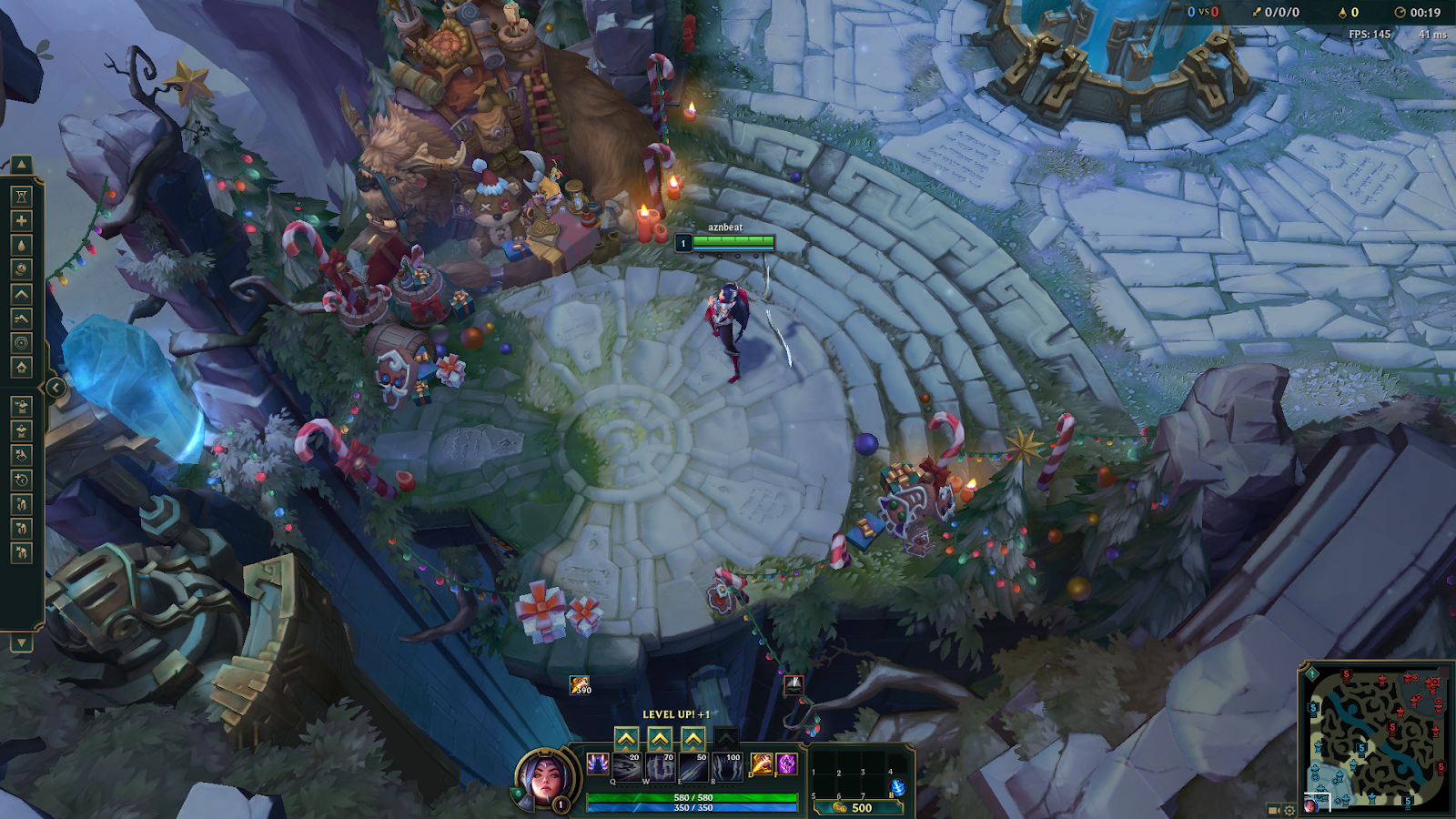Click the summoner spell bound to F
The height and width of the screenshot is (819, 1456).
tap(787, 764)
